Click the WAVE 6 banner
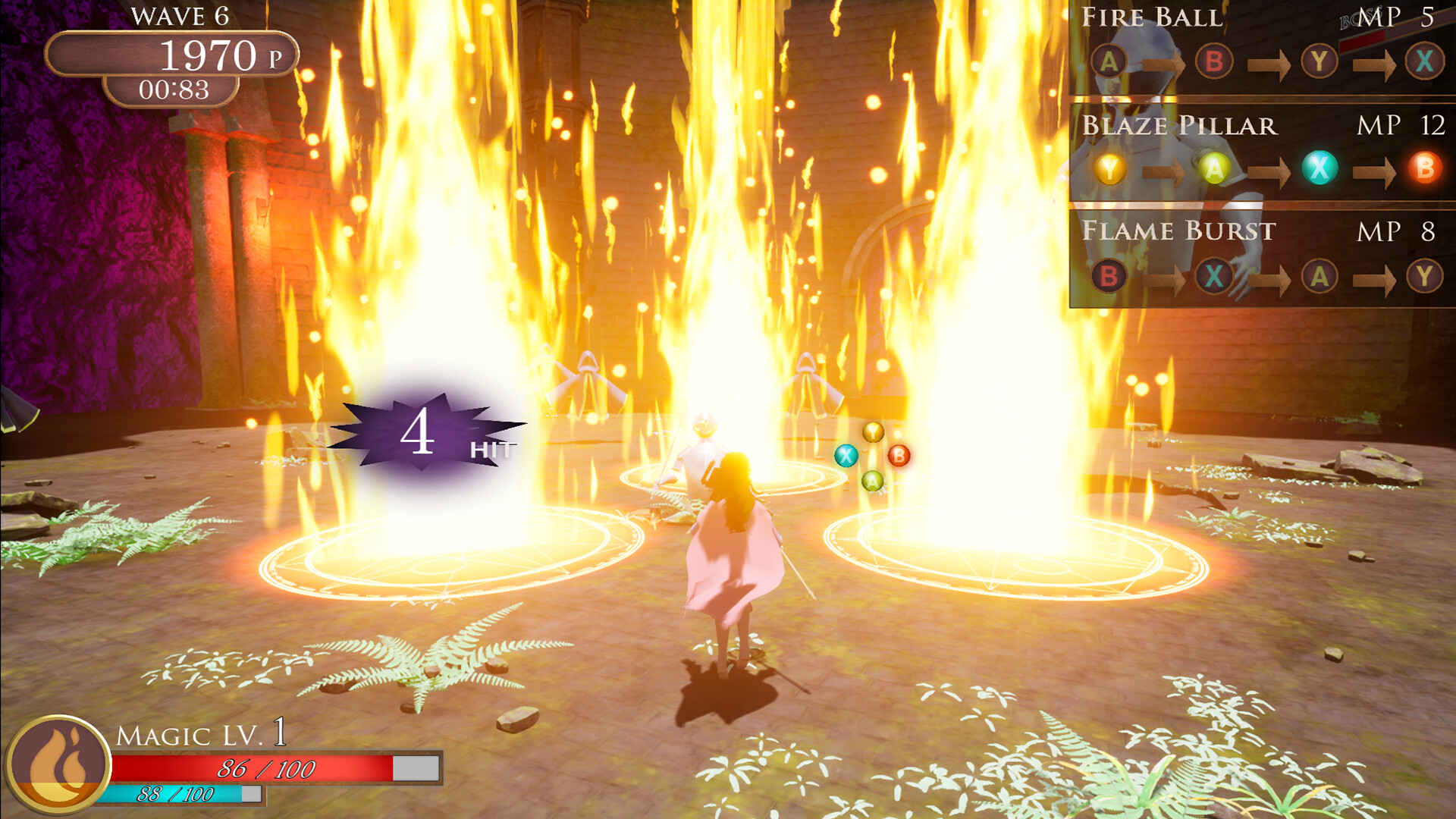The image size is (1456, 819). click(180, 14)
